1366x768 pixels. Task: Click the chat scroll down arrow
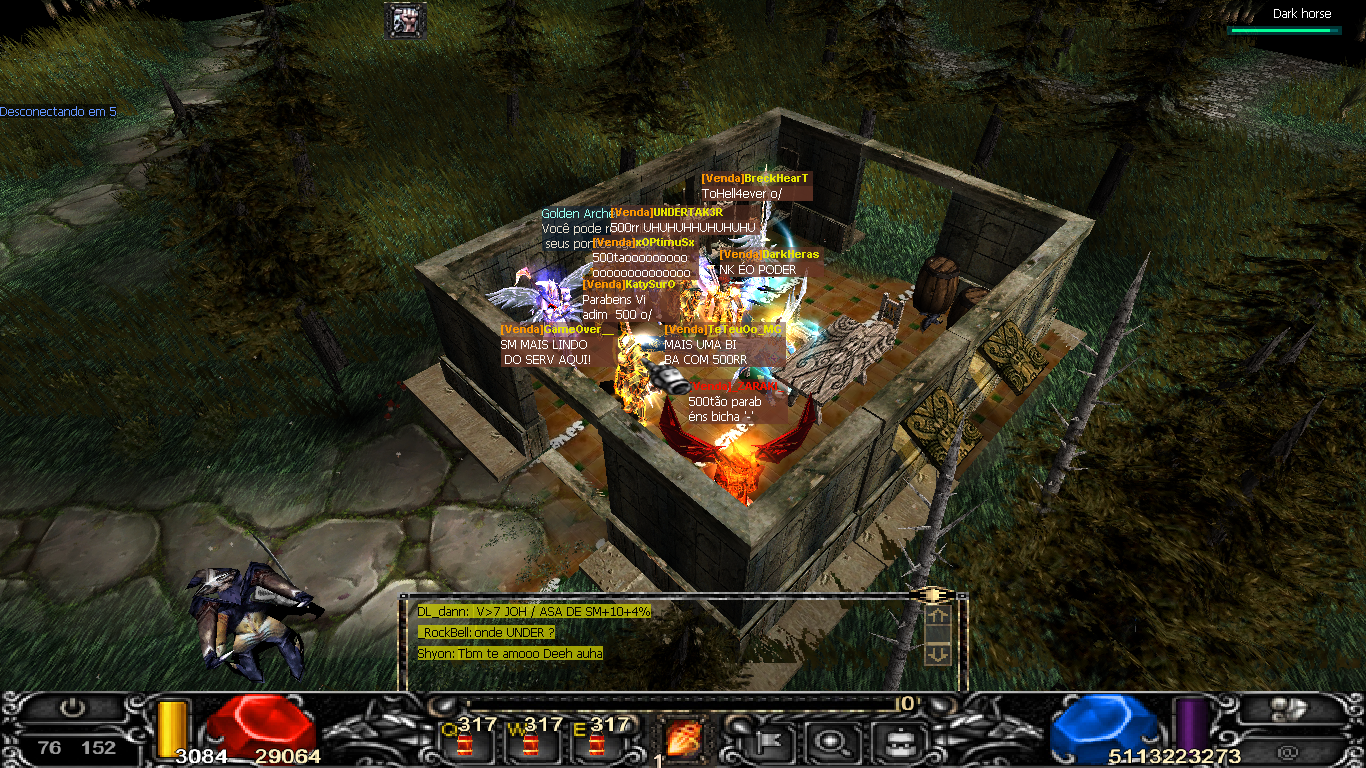point(938,654)
